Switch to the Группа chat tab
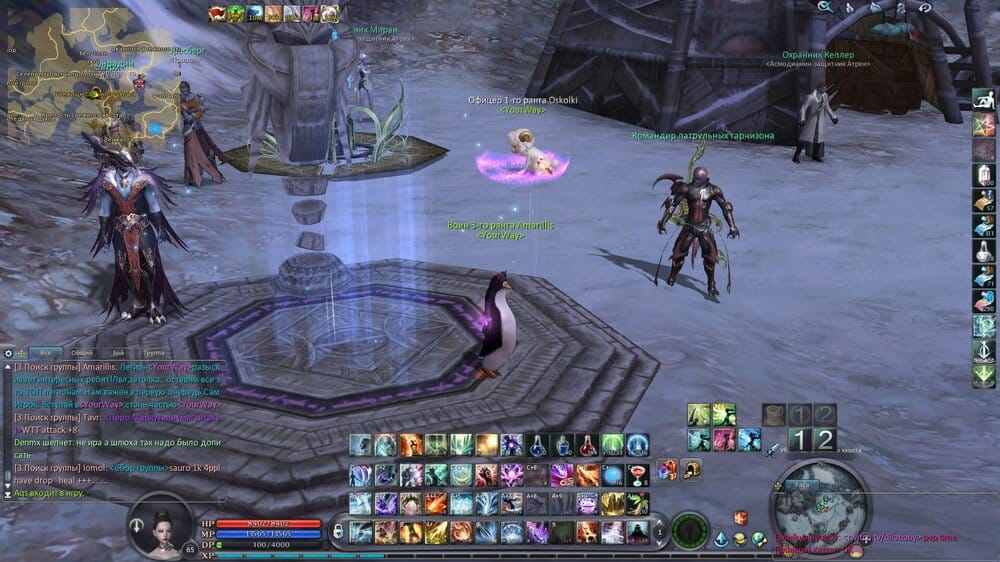The width and height of the screenshot is (1000, 562). pyautogui.click(x=153, y=353)
